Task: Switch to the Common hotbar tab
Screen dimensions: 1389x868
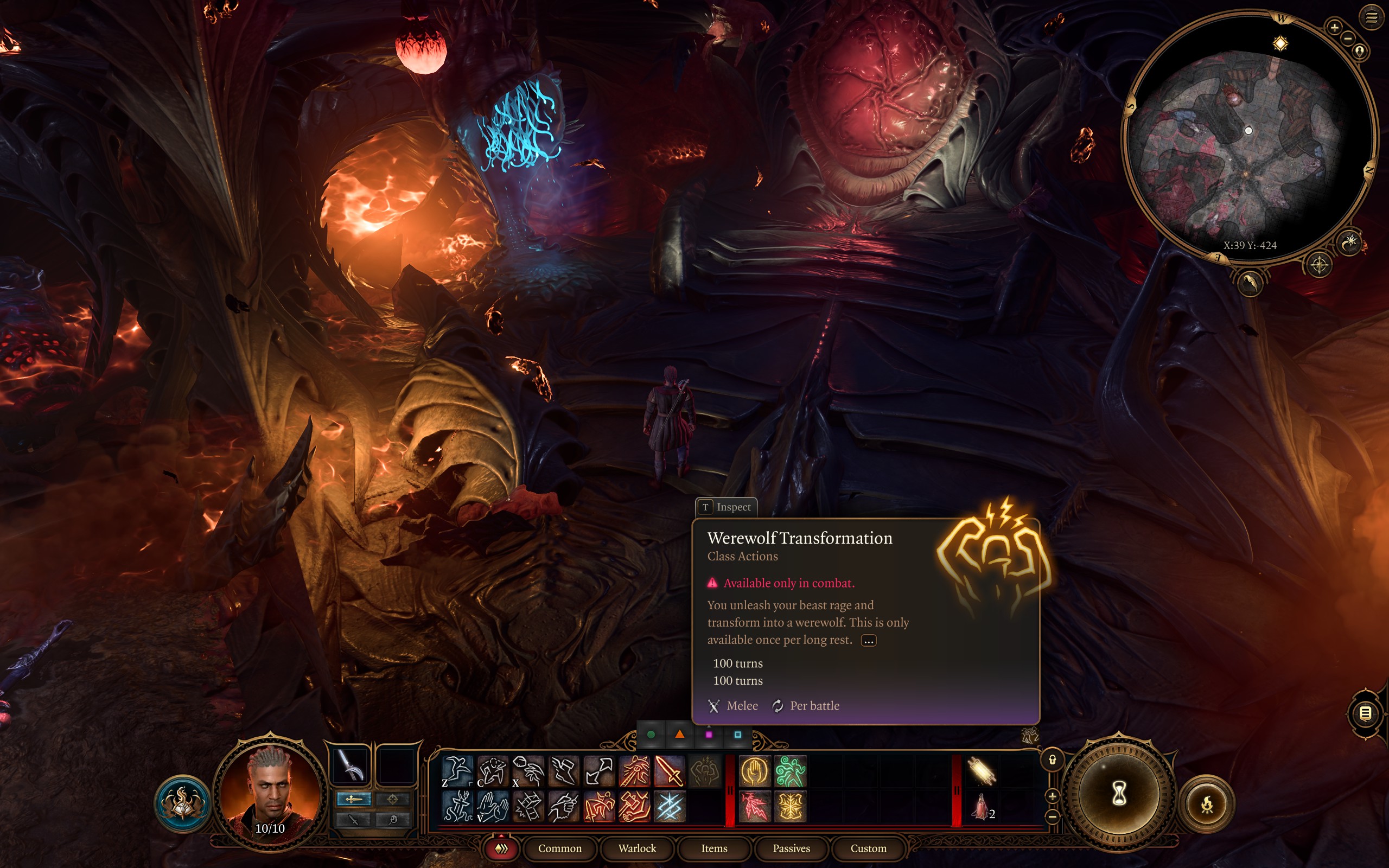Action: 559,848
